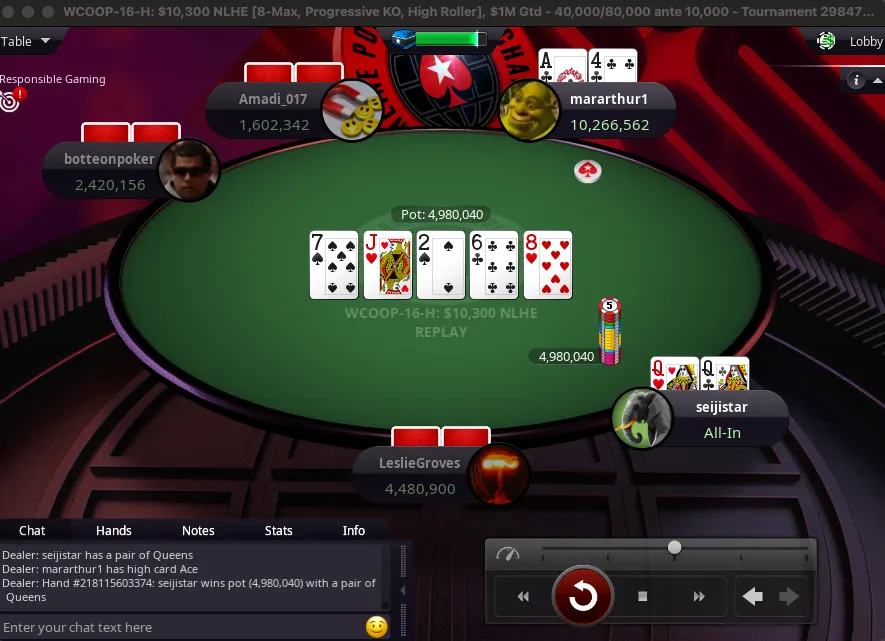This screenshot has height=641, width=885.
Task: Go to the previous hand arrow
Action: point(753,597)
